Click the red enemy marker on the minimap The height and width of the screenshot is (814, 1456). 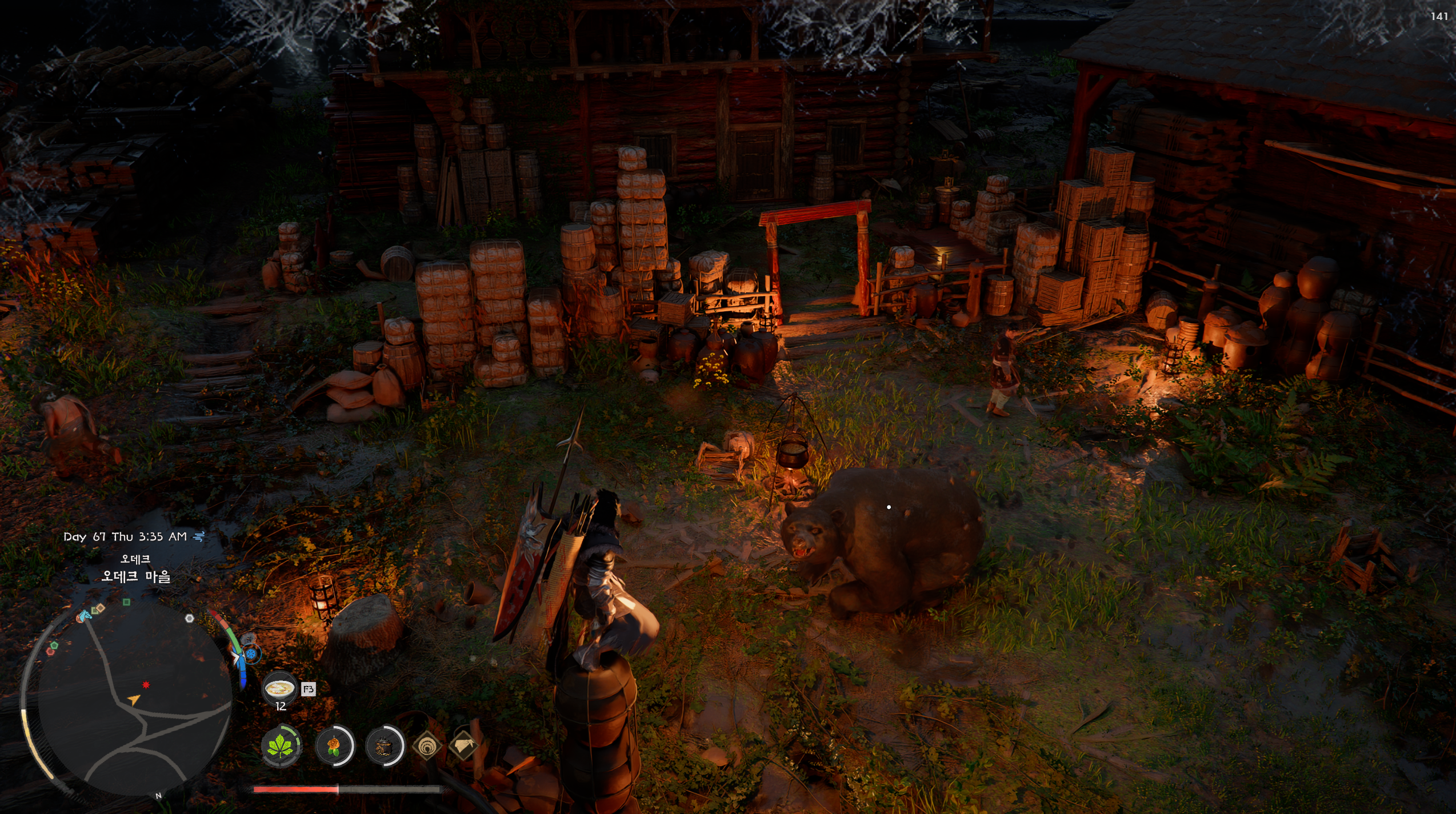146,685
